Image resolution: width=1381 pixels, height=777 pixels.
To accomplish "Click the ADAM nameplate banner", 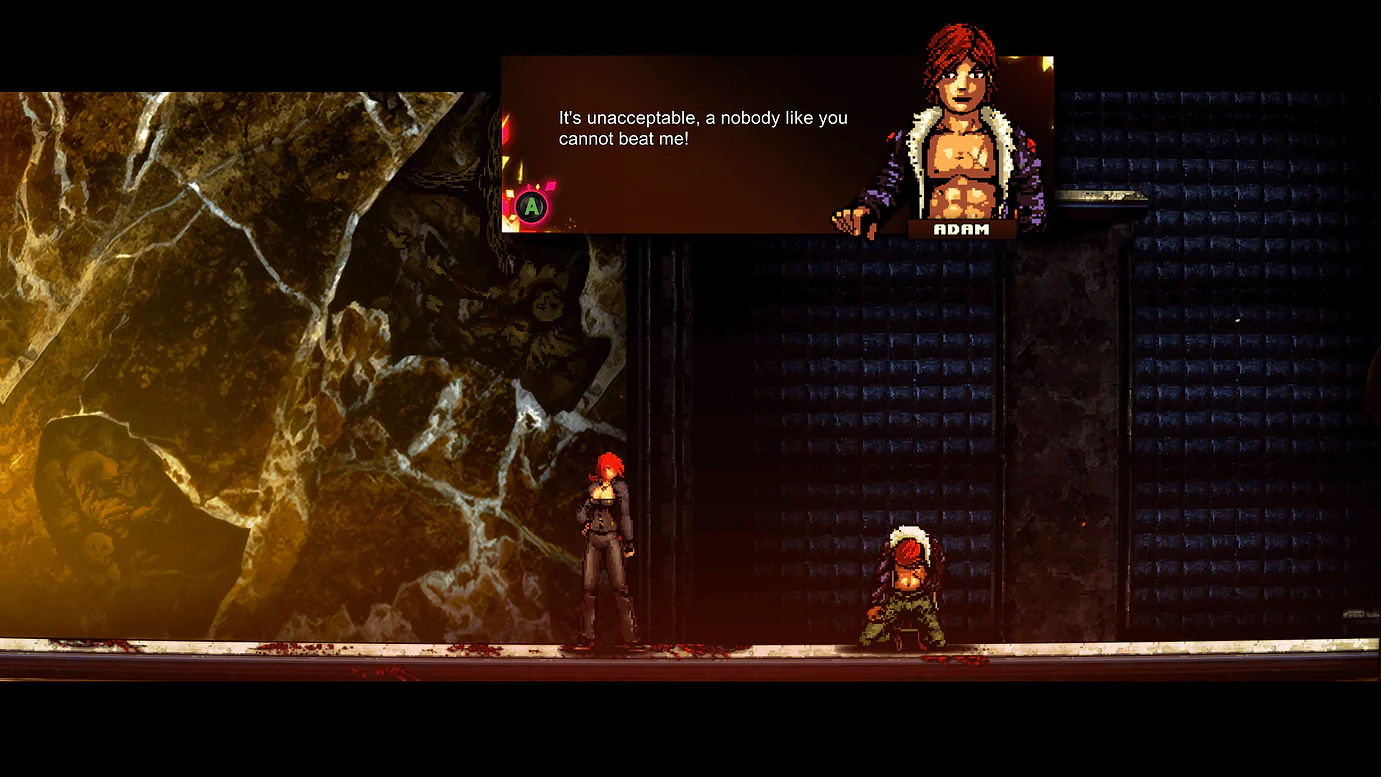I will pyautogui.click(x=961, y=229).
